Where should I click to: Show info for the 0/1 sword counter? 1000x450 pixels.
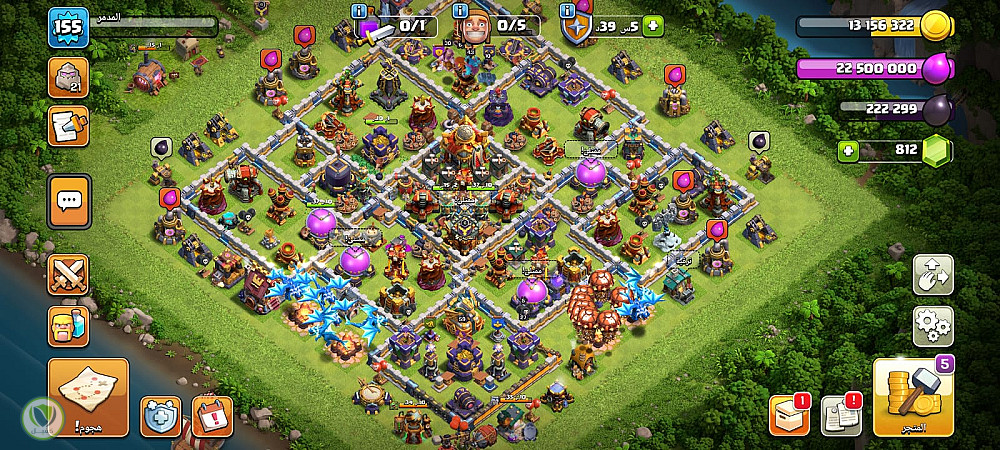pos(360,10)
